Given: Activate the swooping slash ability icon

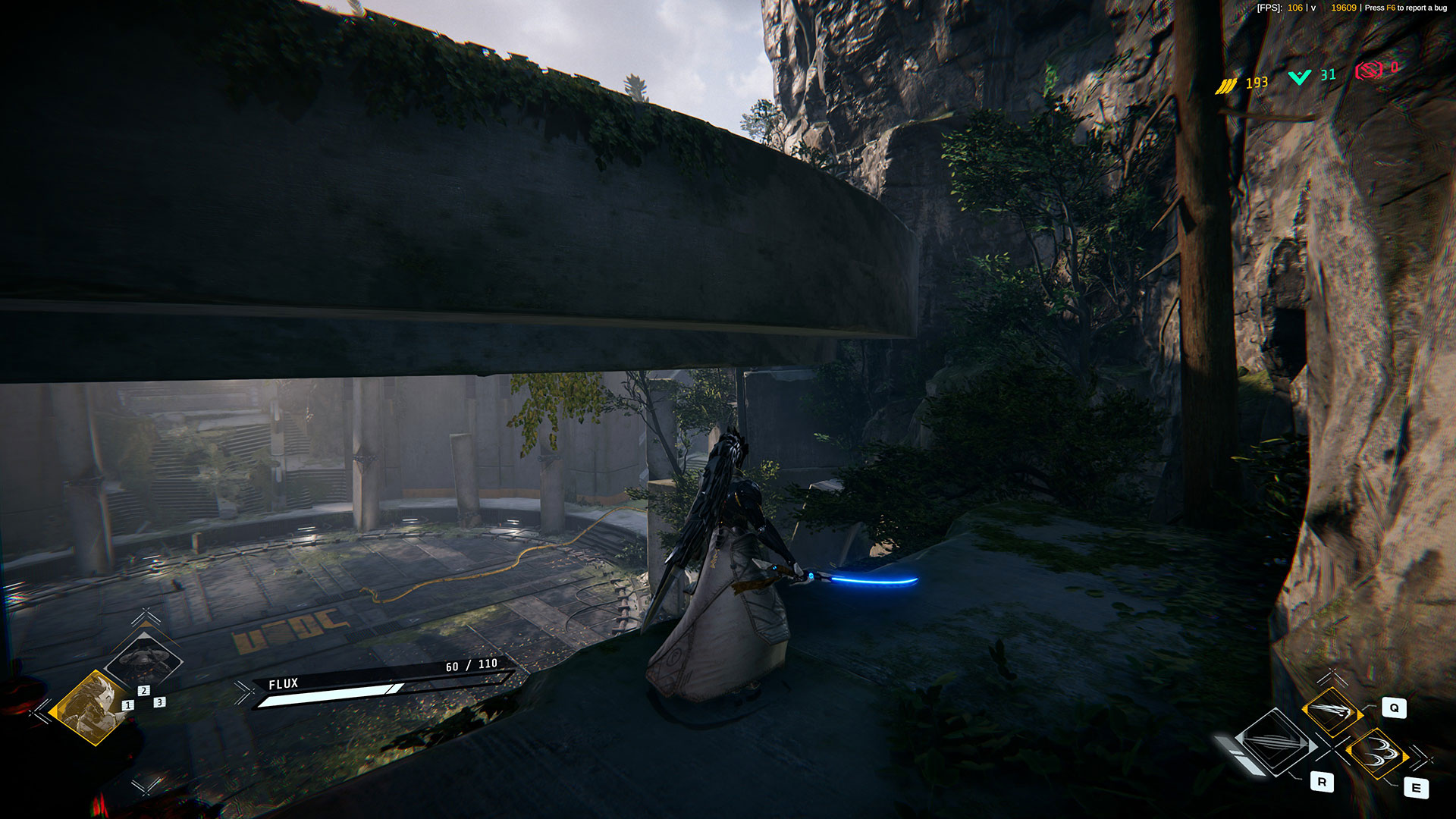Looking at the screenshot, I should tap(1331, 711).
